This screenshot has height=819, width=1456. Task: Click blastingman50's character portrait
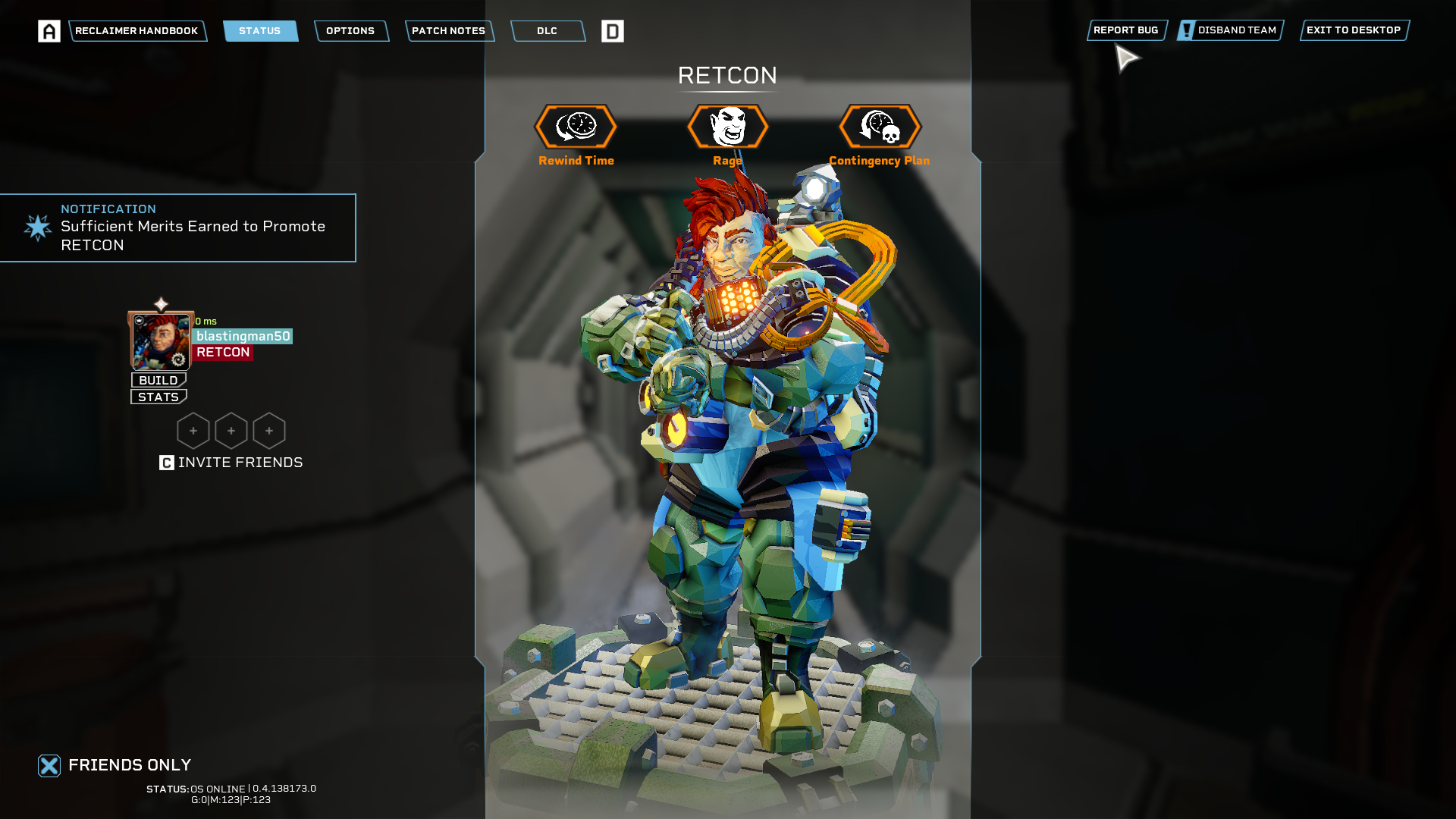(x=161, y=341)
